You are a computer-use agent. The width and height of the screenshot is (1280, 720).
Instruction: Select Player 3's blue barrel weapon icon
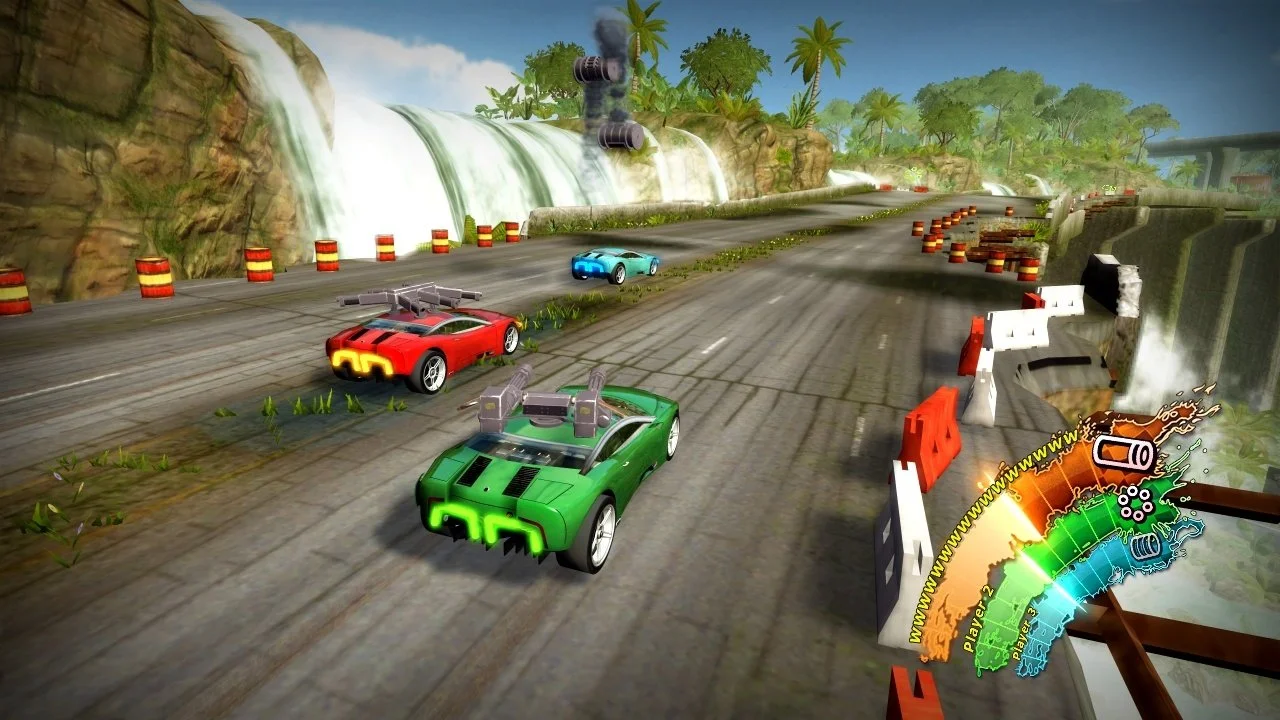pos(1144,548)
